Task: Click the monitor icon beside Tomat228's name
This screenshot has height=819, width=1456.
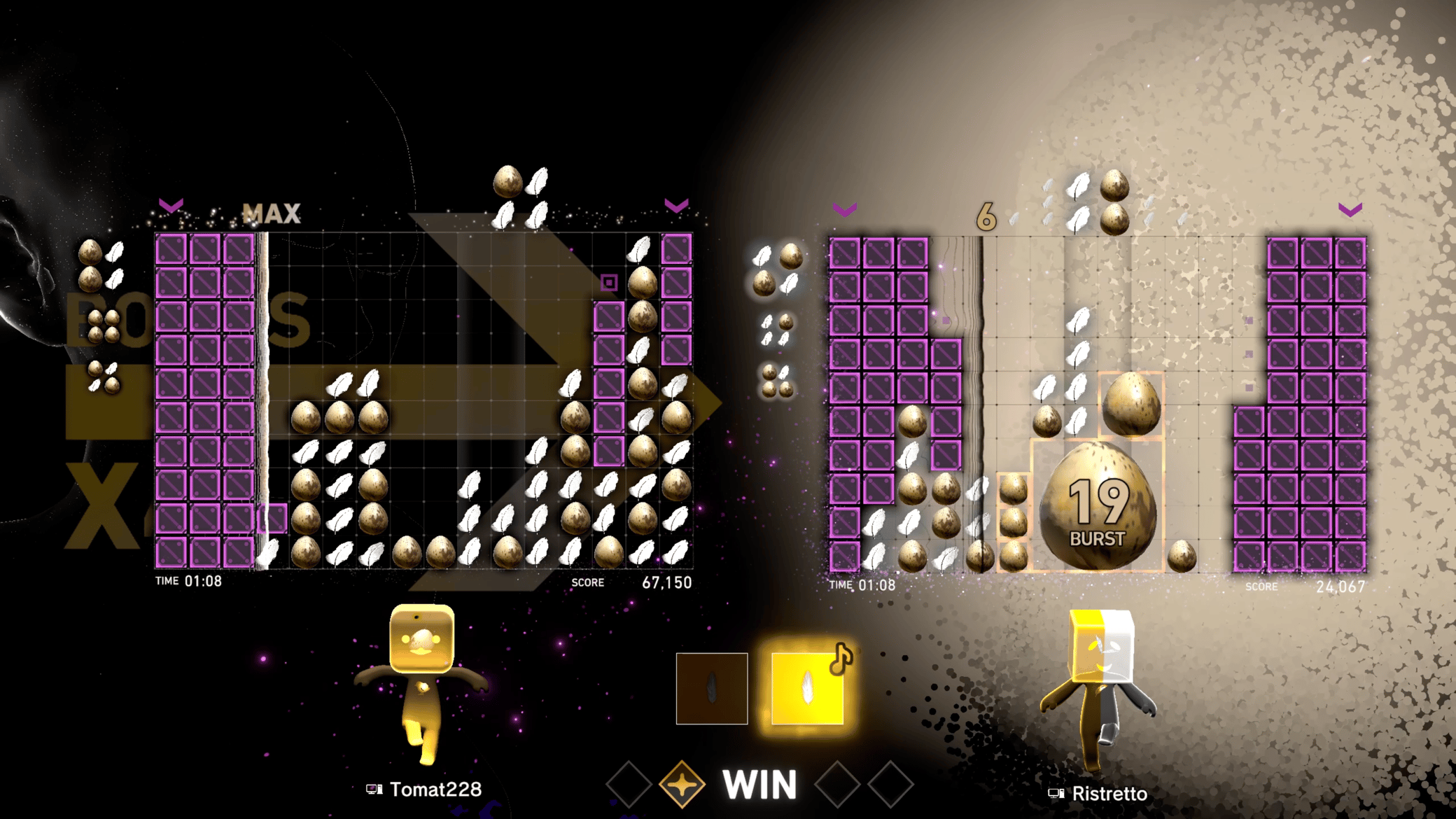Action: coord(374,790)
